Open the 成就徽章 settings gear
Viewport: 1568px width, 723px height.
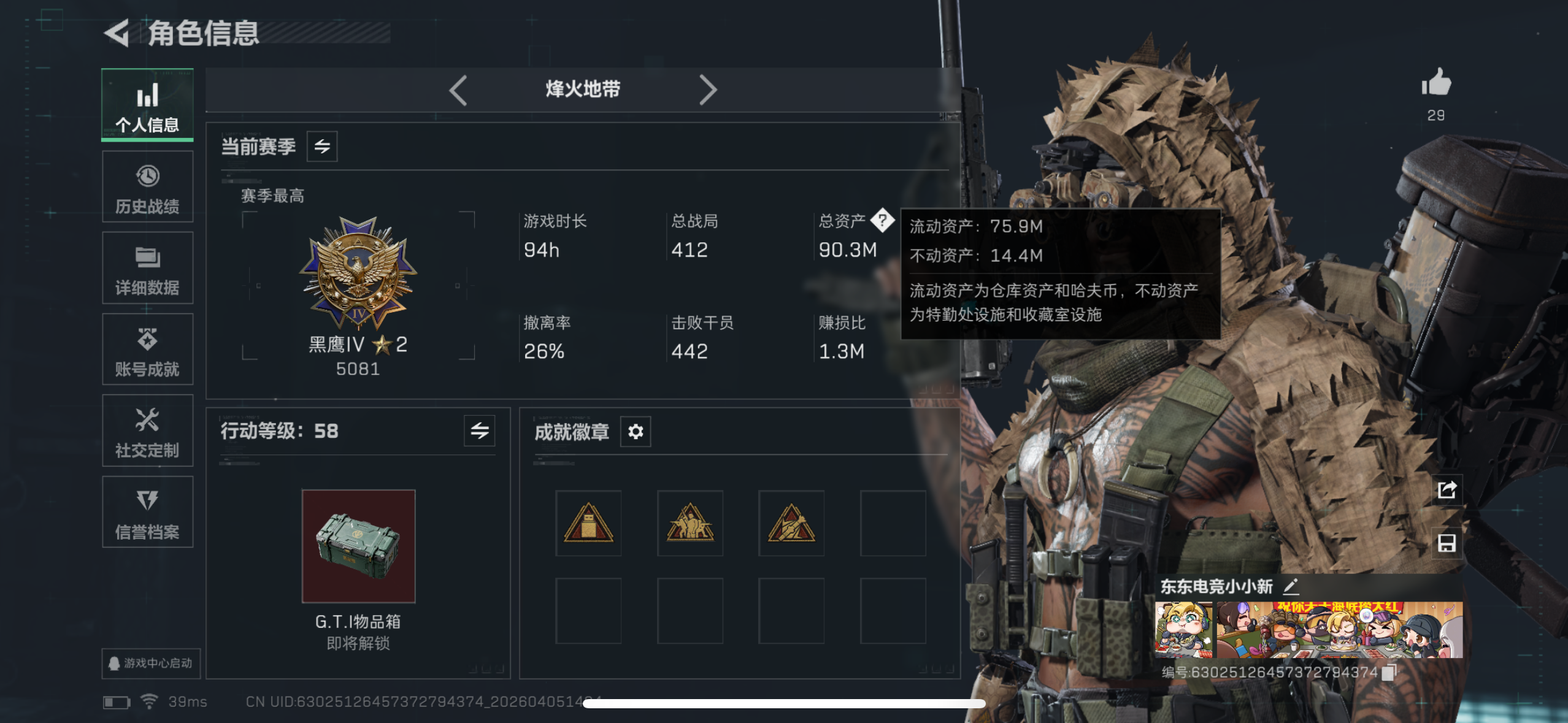pyautogui.click(x=636, y=431)
